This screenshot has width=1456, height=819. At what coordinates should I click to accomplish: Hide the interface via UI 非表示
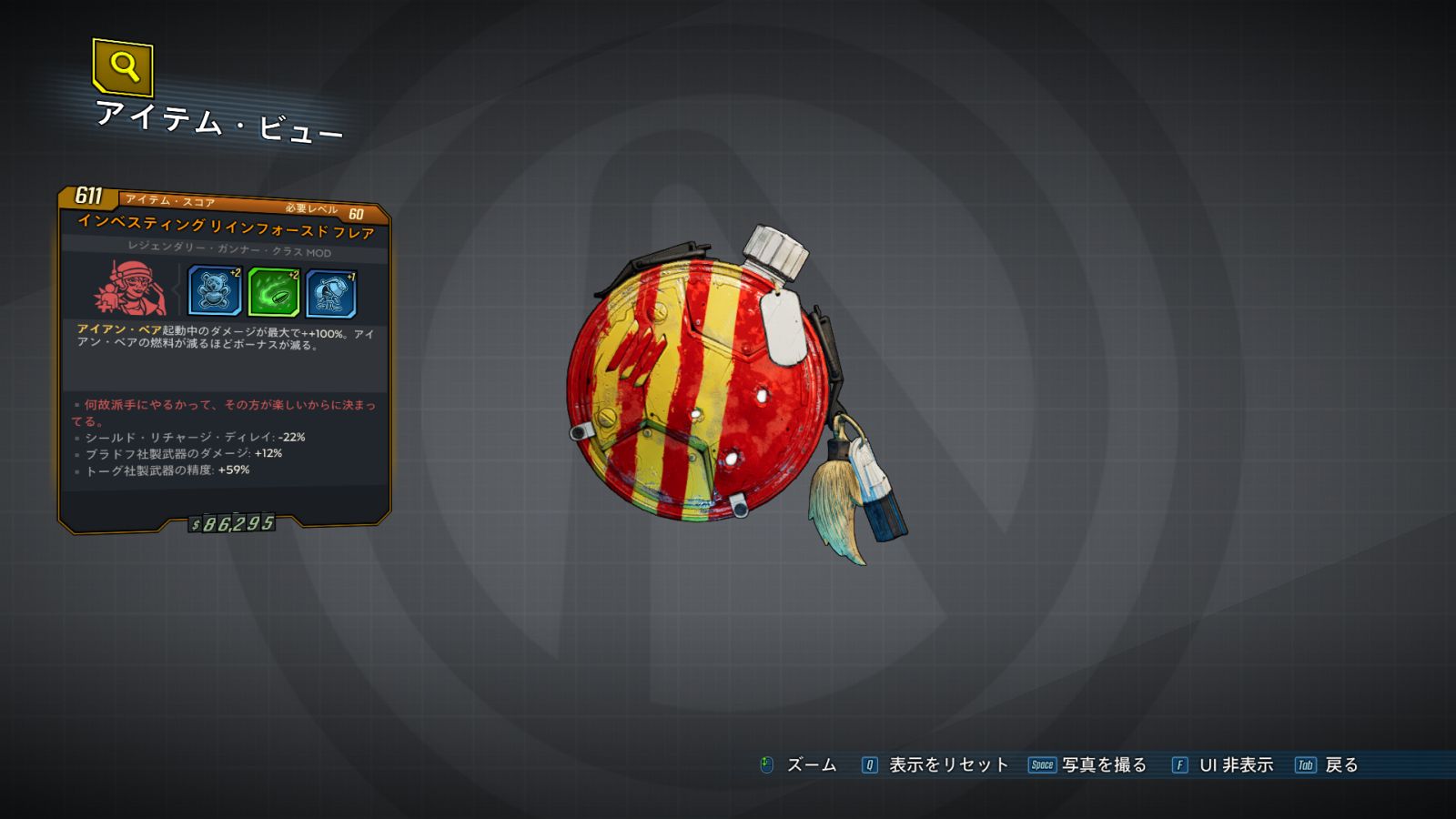click(1235, 765)
